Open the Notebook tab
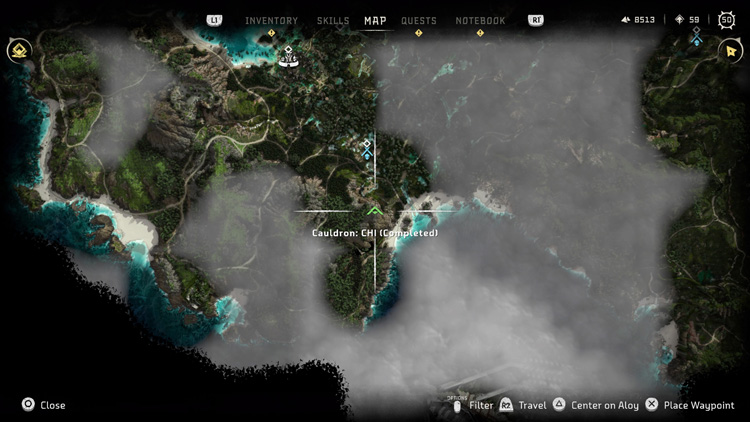This screenshot has width=750, height=422. pos(480,20)
